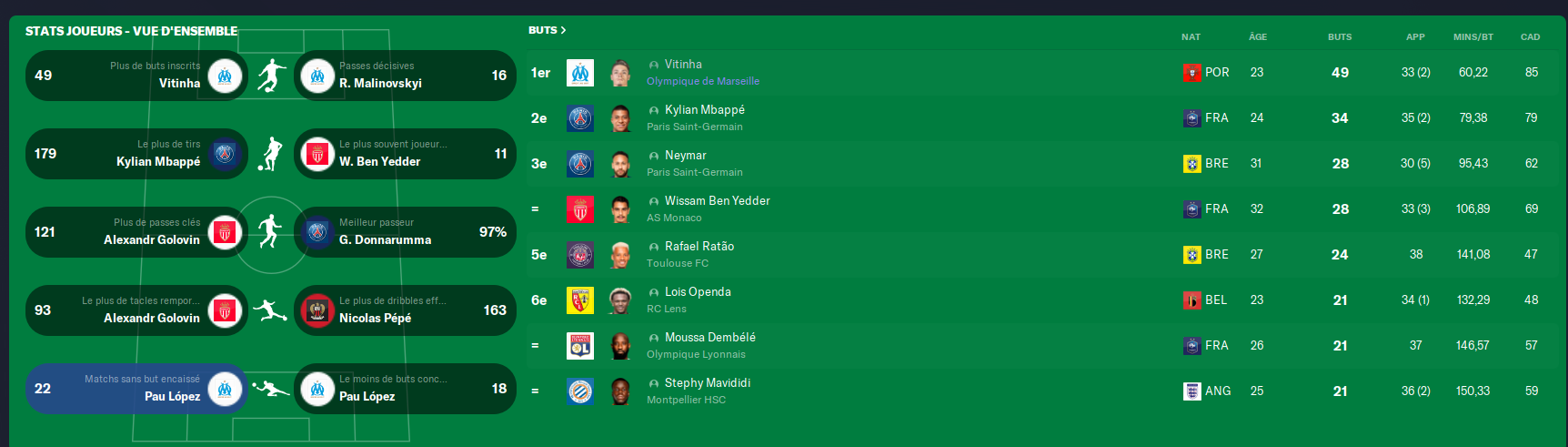Show the 'Plus de buts inscrits' stat card

tap(136, 76)
